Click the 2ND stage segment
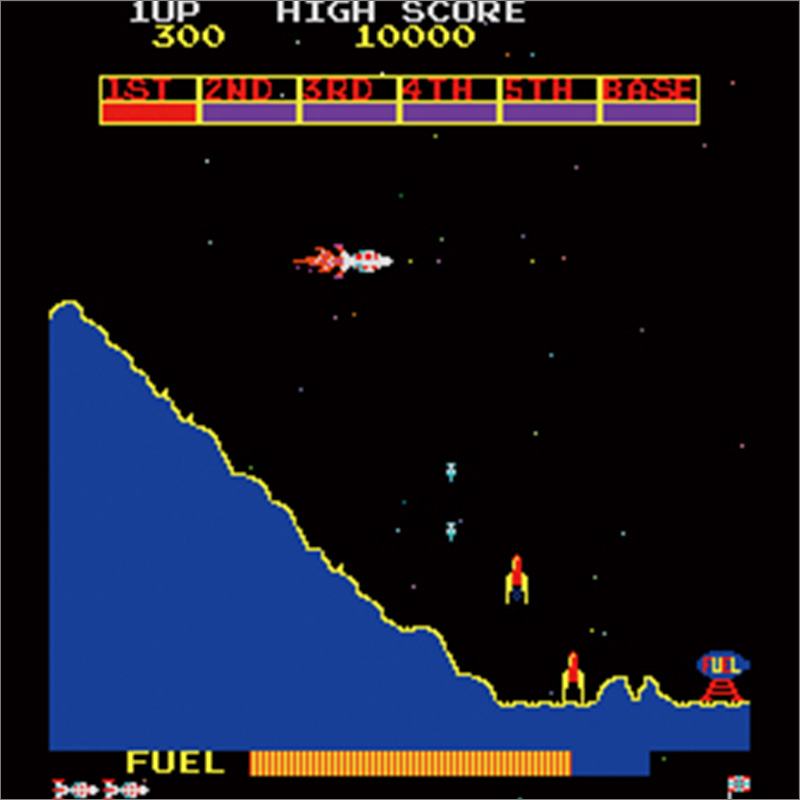Screen dimensions: 800x800 point(250,100)
